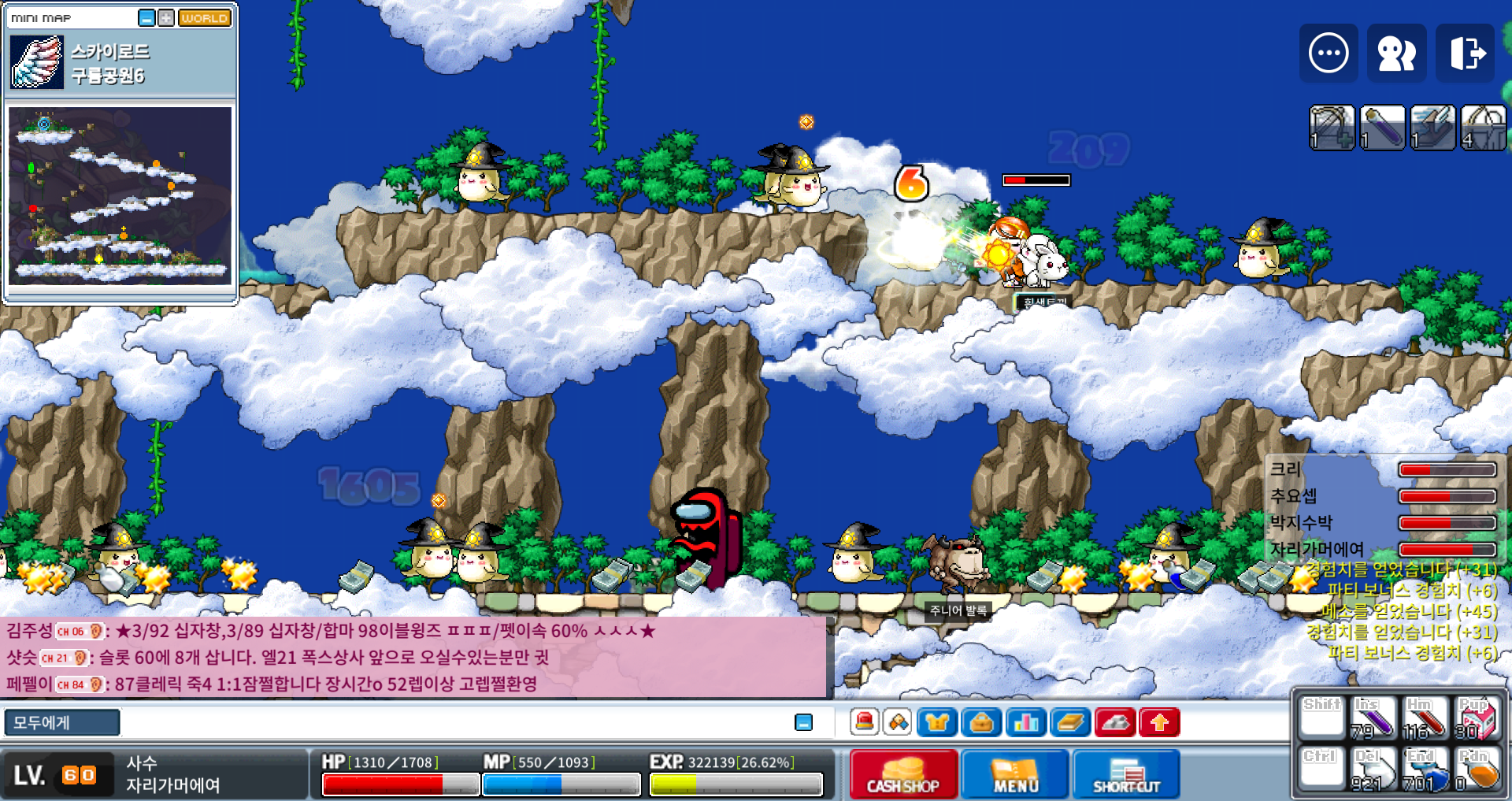
Task: Use the red potion on Hm slot
Action: point(1425,718)
